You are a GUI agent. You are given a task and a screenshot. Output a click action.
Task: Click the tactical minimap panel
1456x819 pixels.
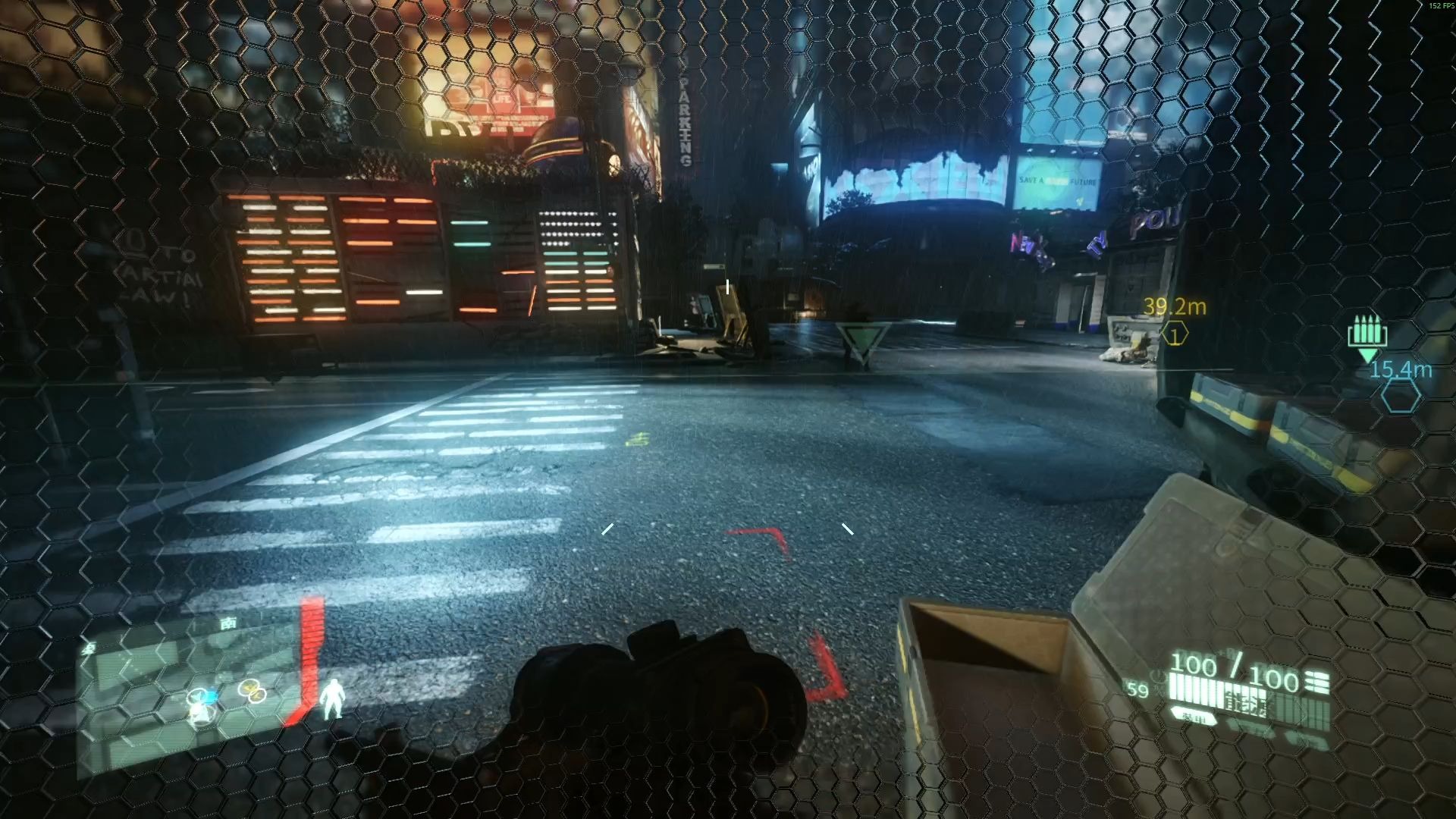[x=190, y=698]
